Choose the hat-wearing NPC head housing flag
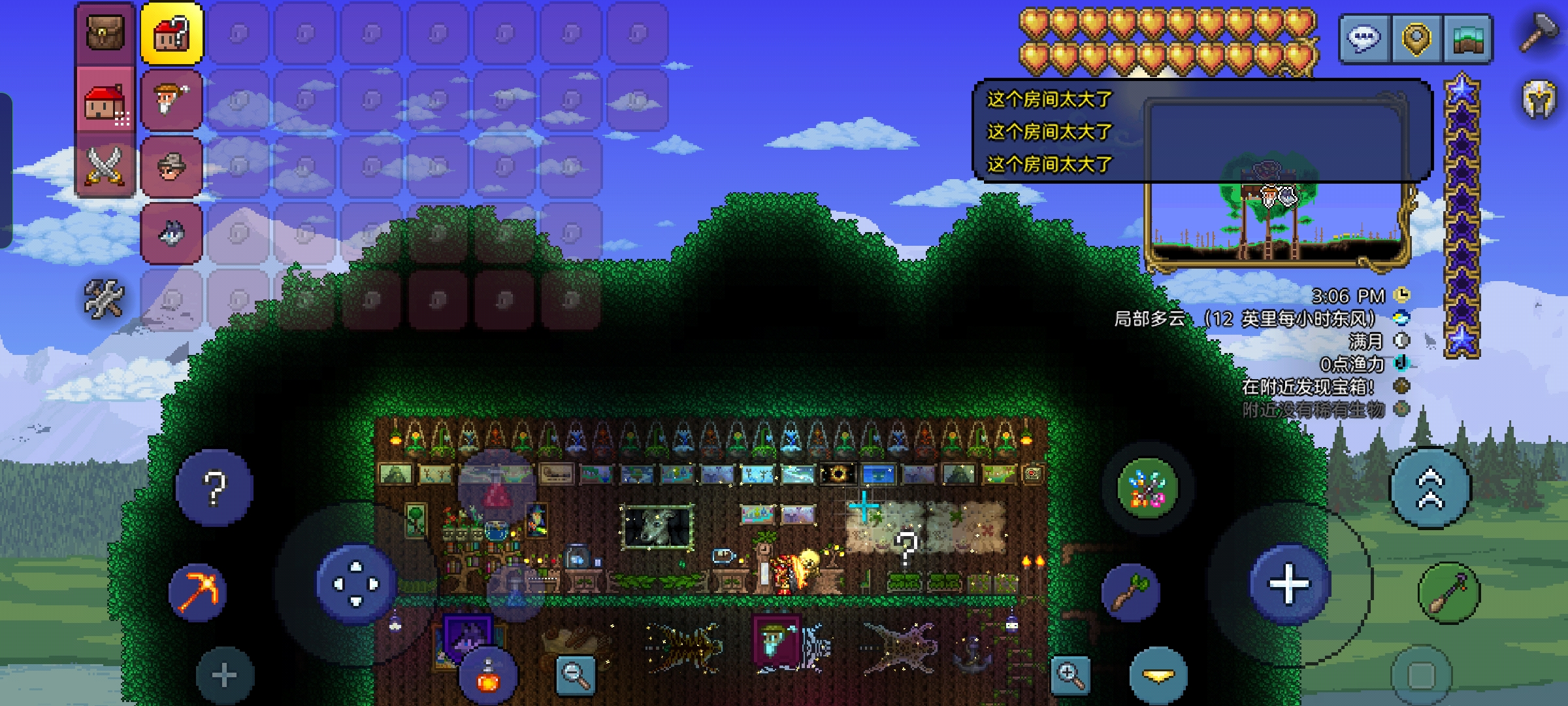1568x706 pixels. [172, 167]
